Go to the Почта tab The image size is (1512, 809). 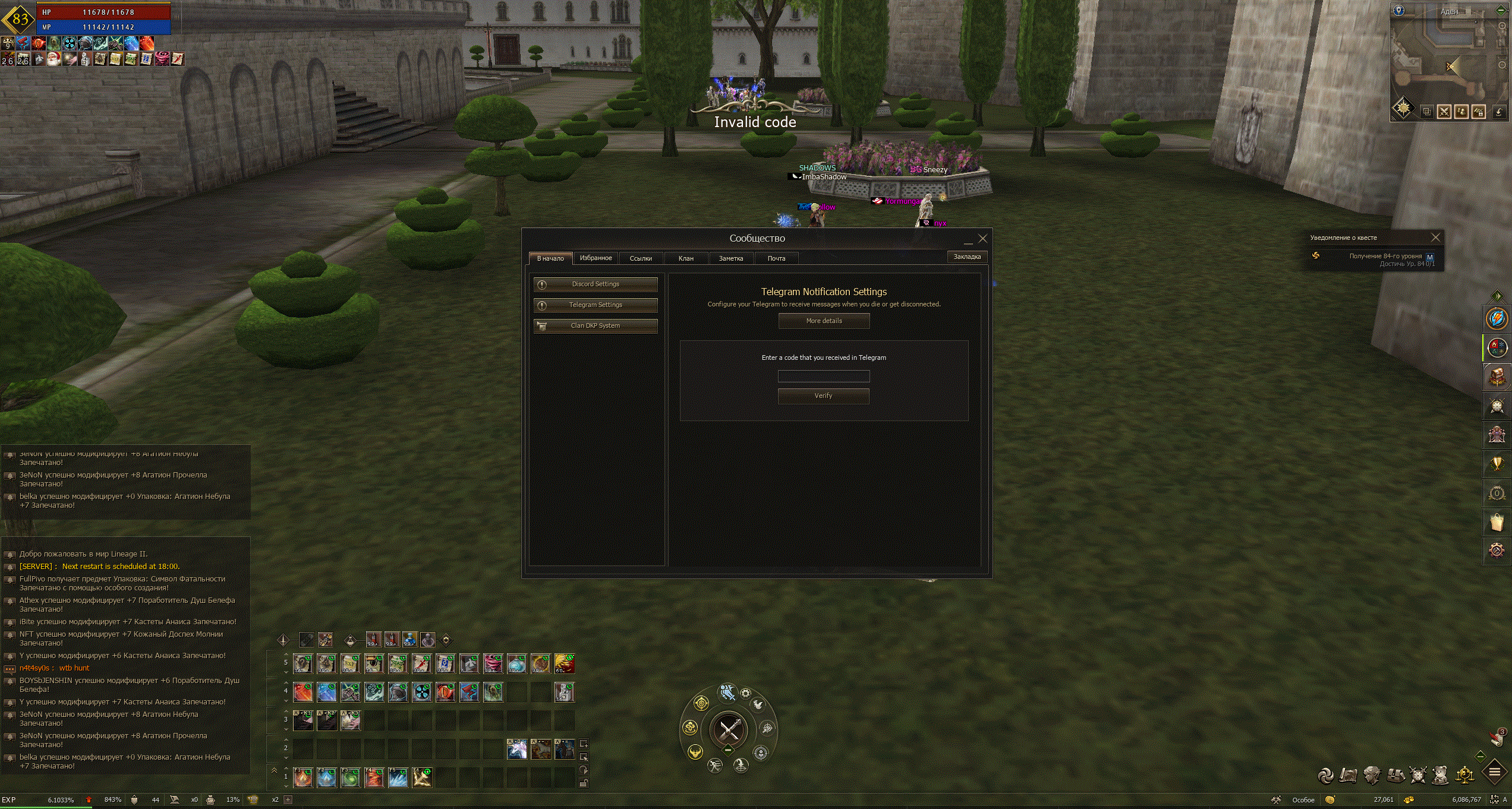click(x=776, y=258)
